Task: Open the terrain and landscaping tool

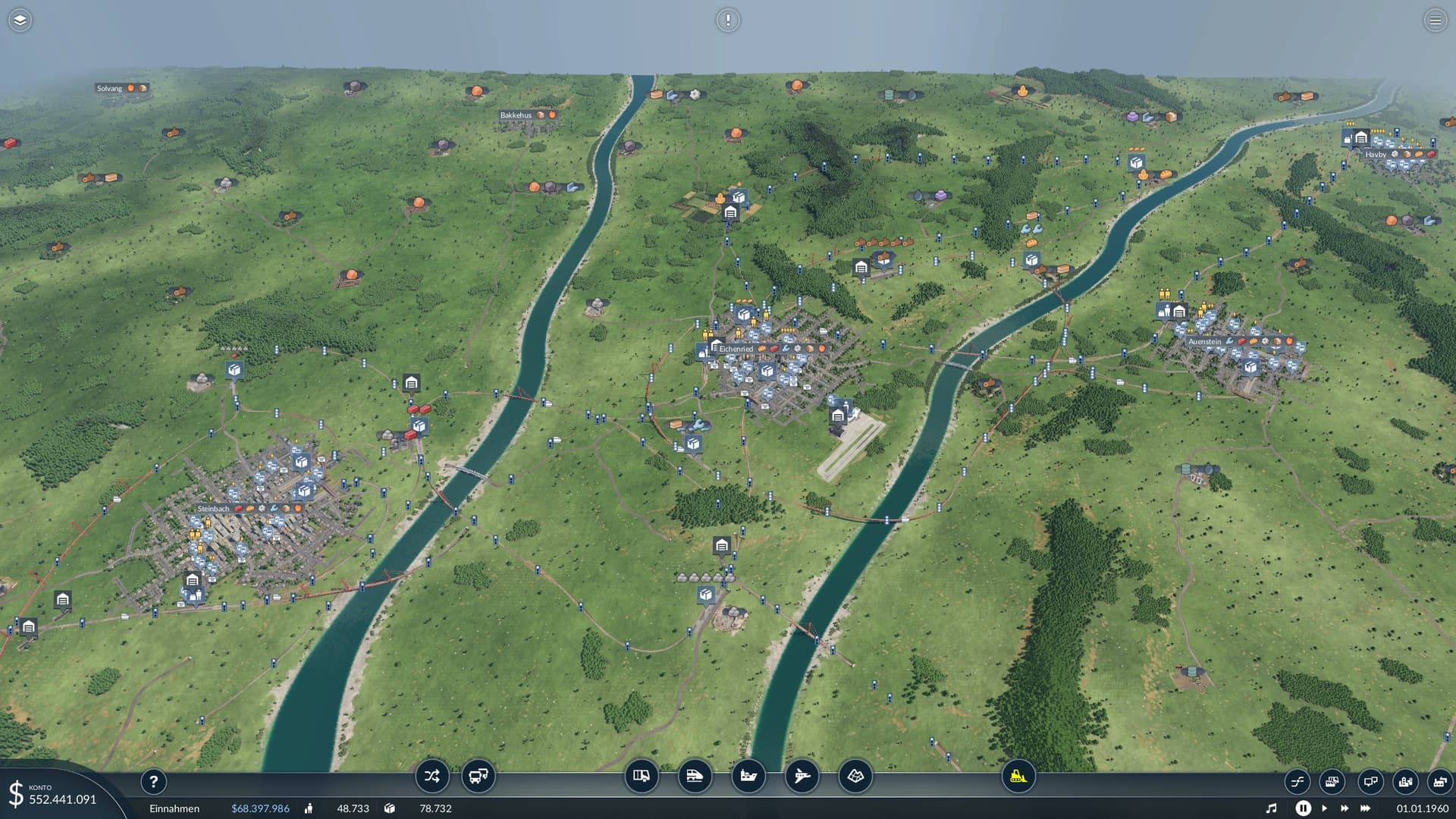Action: pyautogui.click(x=855, y=776)
